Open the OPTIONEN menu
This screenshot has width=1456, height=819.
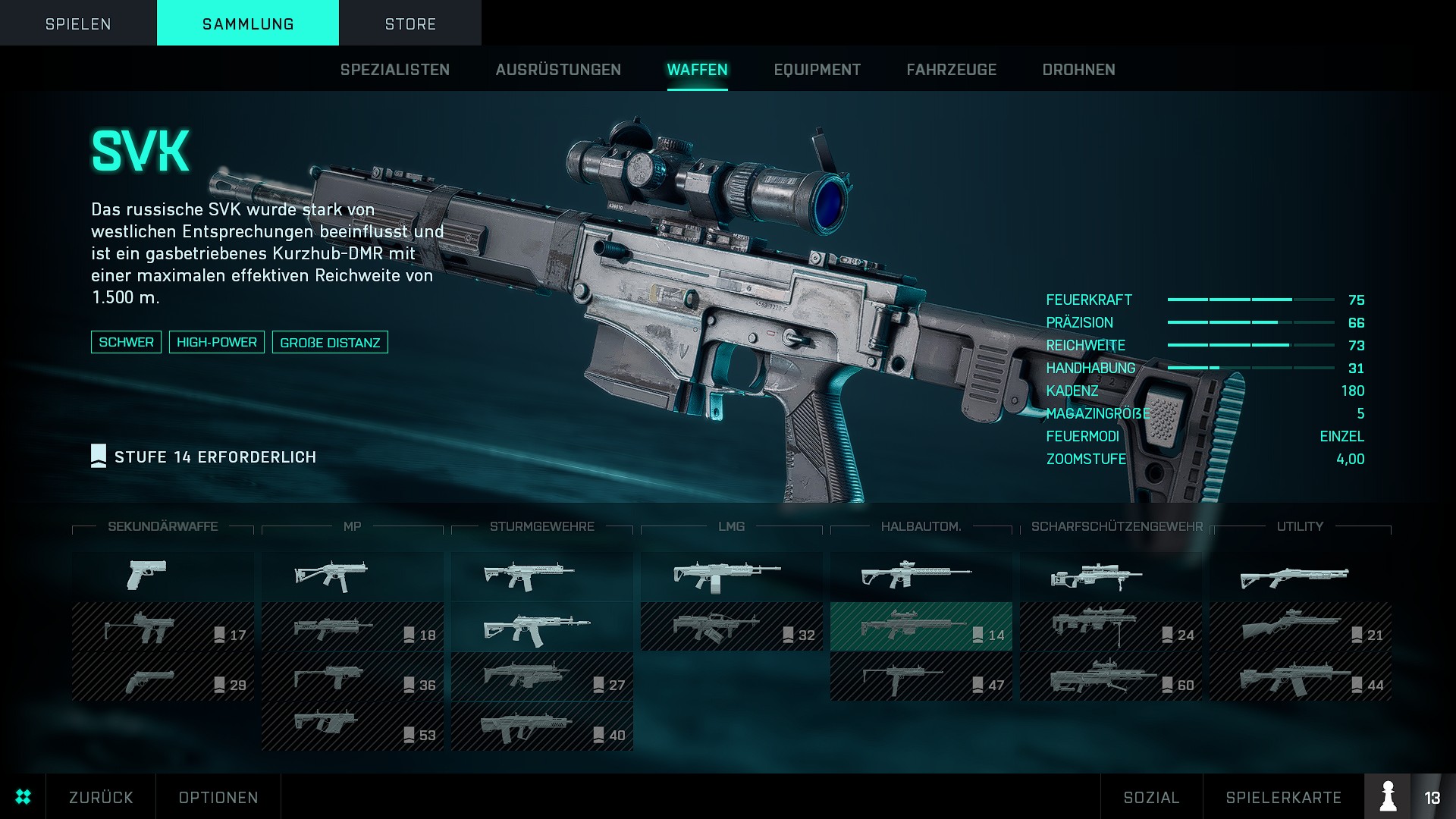pos(218,797)
